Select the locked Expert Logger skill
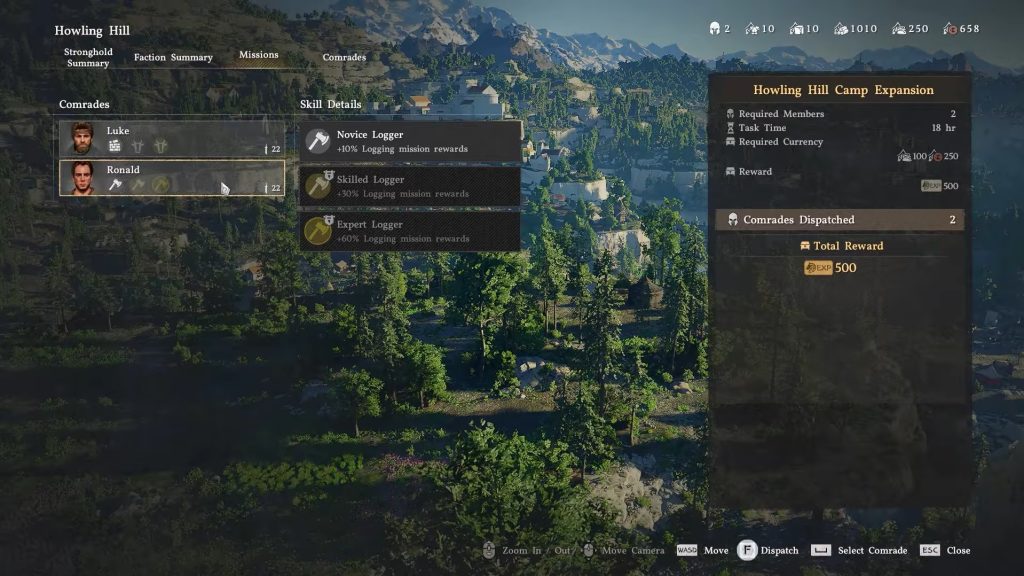The height and width of the screenshot is (576, 1024). click(x=411, y=231)
